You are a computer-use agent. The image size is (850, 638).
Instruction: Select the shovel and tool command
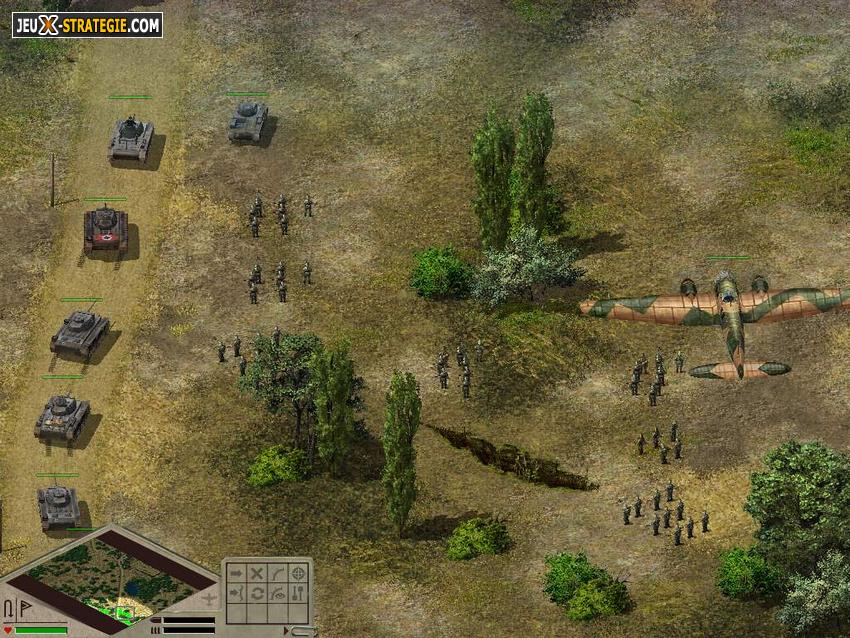coord(298,593)
